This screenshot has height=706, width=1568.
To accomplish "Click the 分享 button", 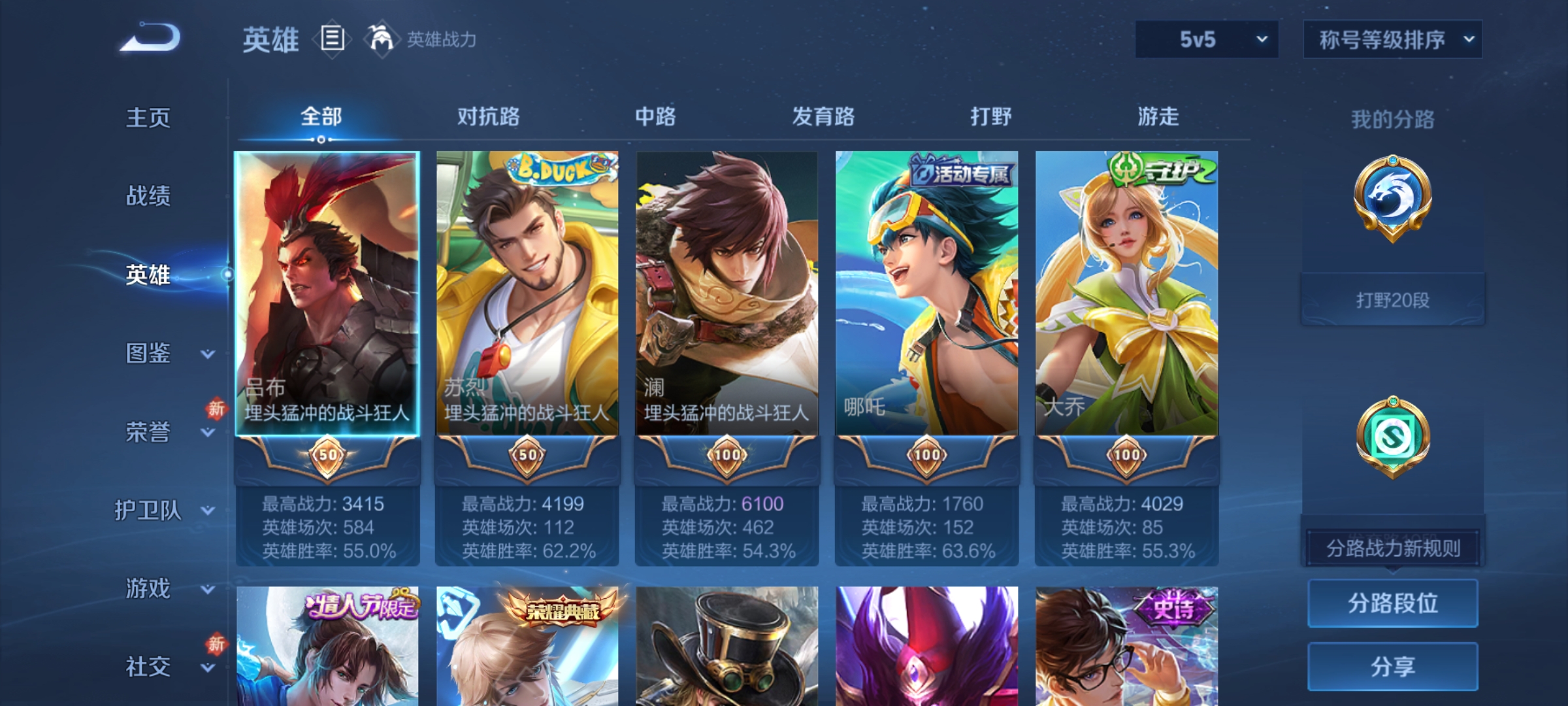I will coord(1392,667).
